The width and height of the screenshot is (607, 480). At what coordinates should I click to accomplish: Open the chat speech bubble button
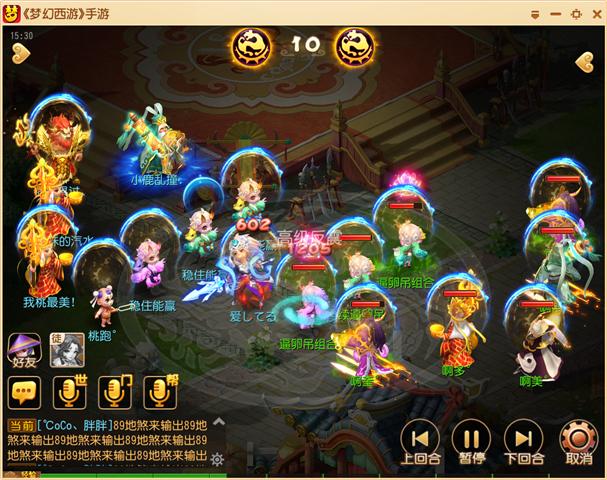click(x=23, y=392)
